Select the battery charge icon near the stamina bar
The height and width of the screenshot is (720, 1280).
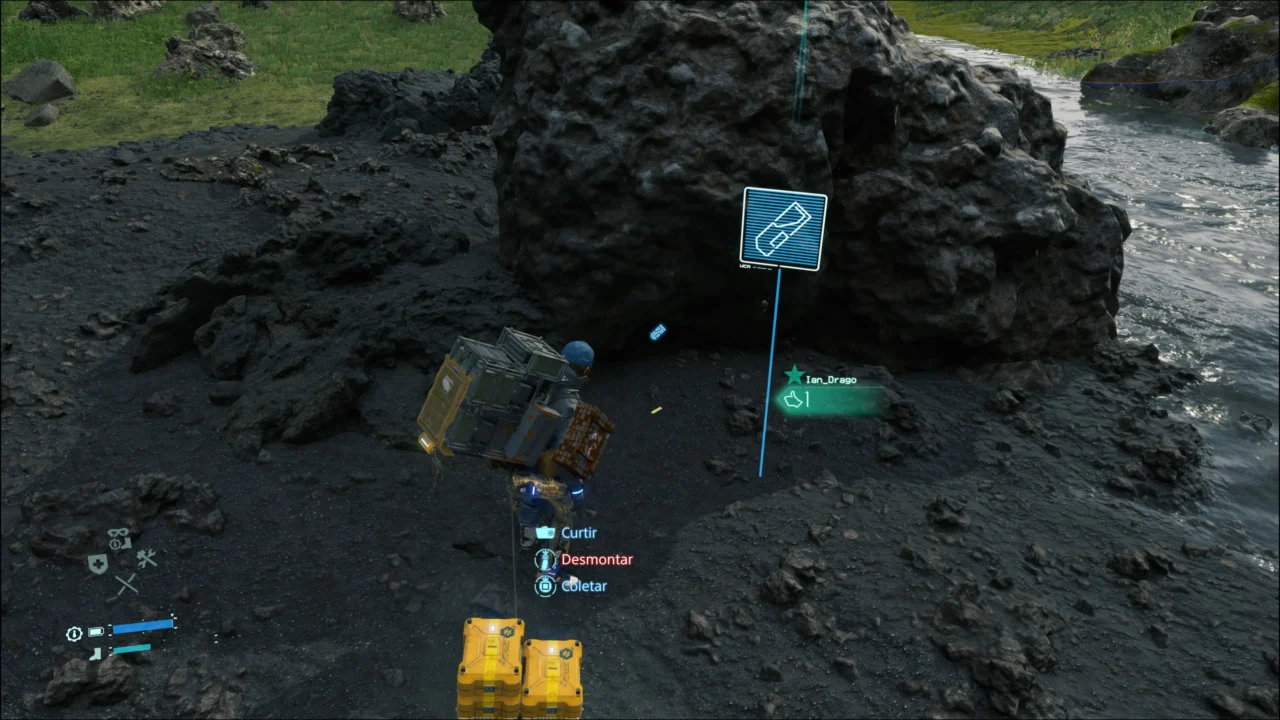(x=95, y=631)
